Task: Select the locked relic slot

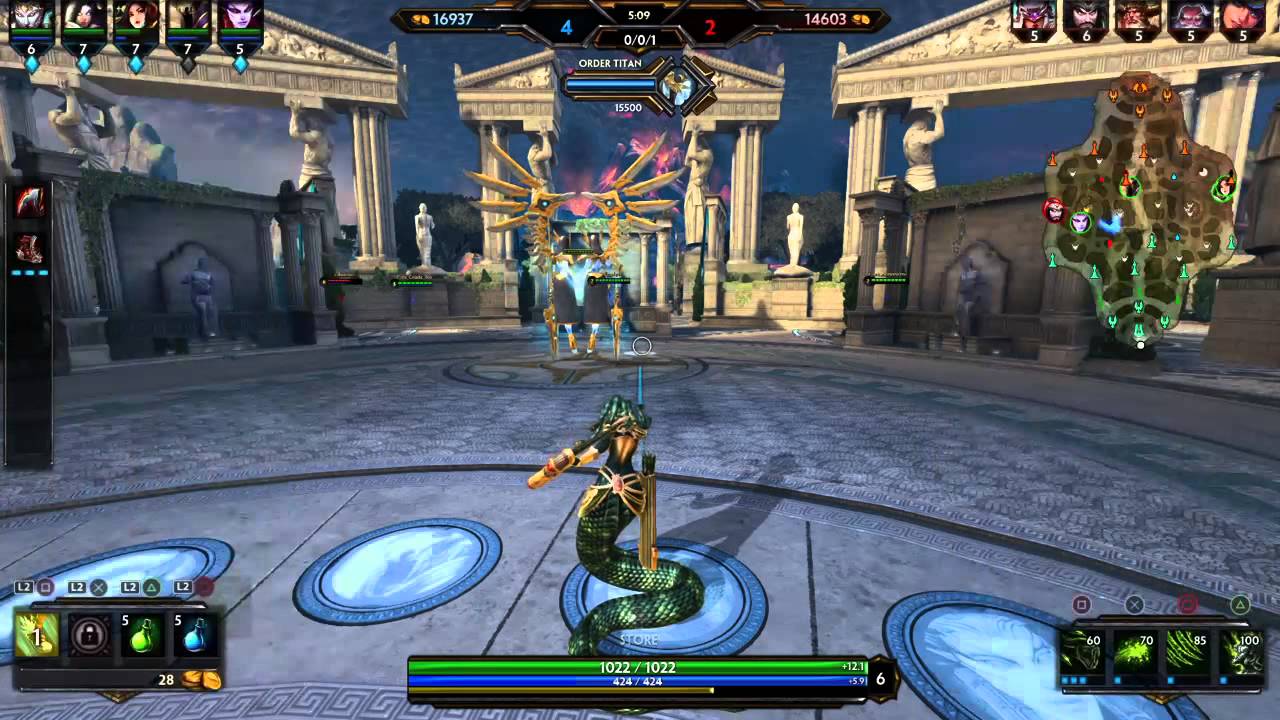Action: 90,636
